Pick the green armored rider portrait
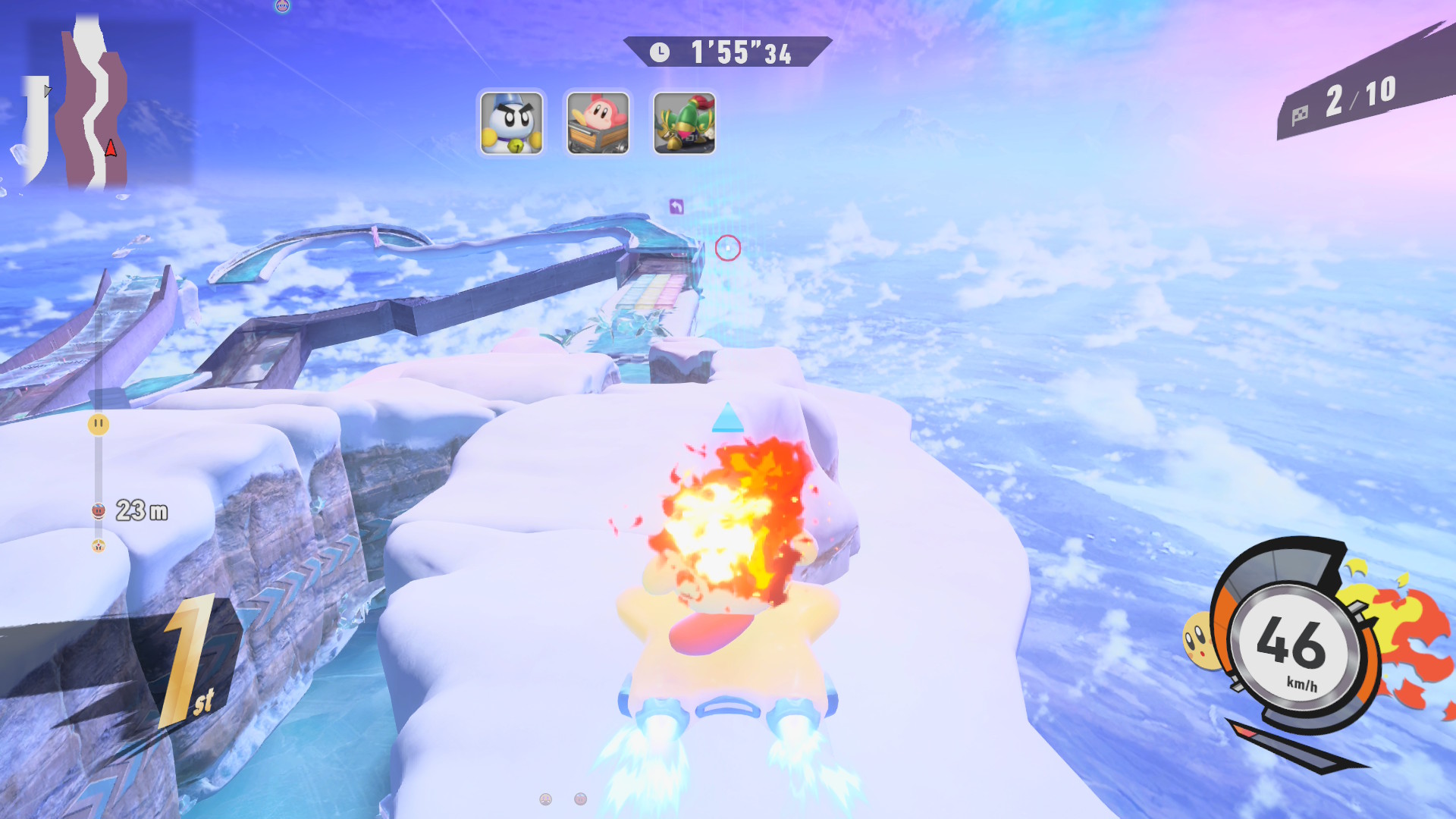The image size is (1456, 819). pyautogui.click(x=684, y=123)
